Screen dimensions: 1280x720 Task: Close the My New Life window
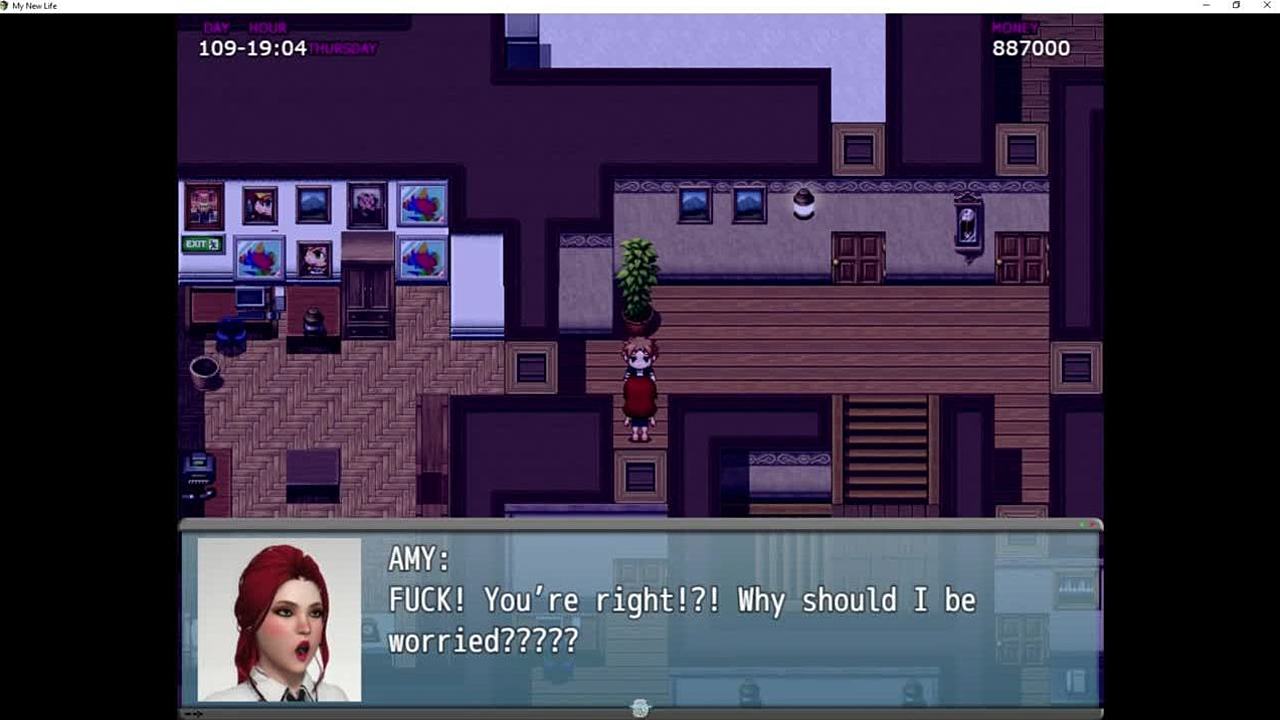pos(1266,6)
